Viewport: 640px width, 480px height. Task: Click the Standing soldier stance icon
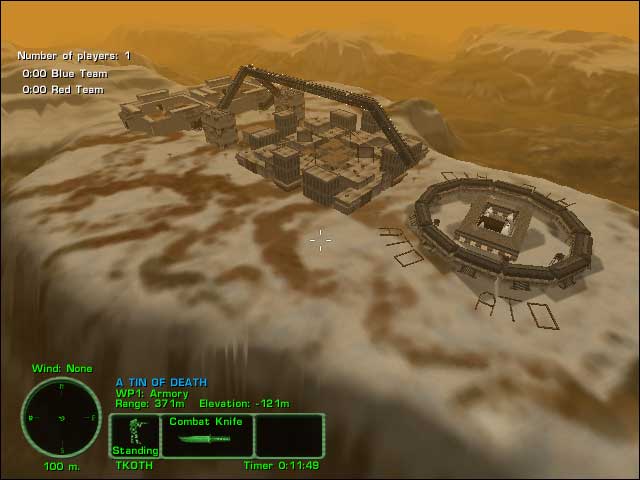click(135, 436)
